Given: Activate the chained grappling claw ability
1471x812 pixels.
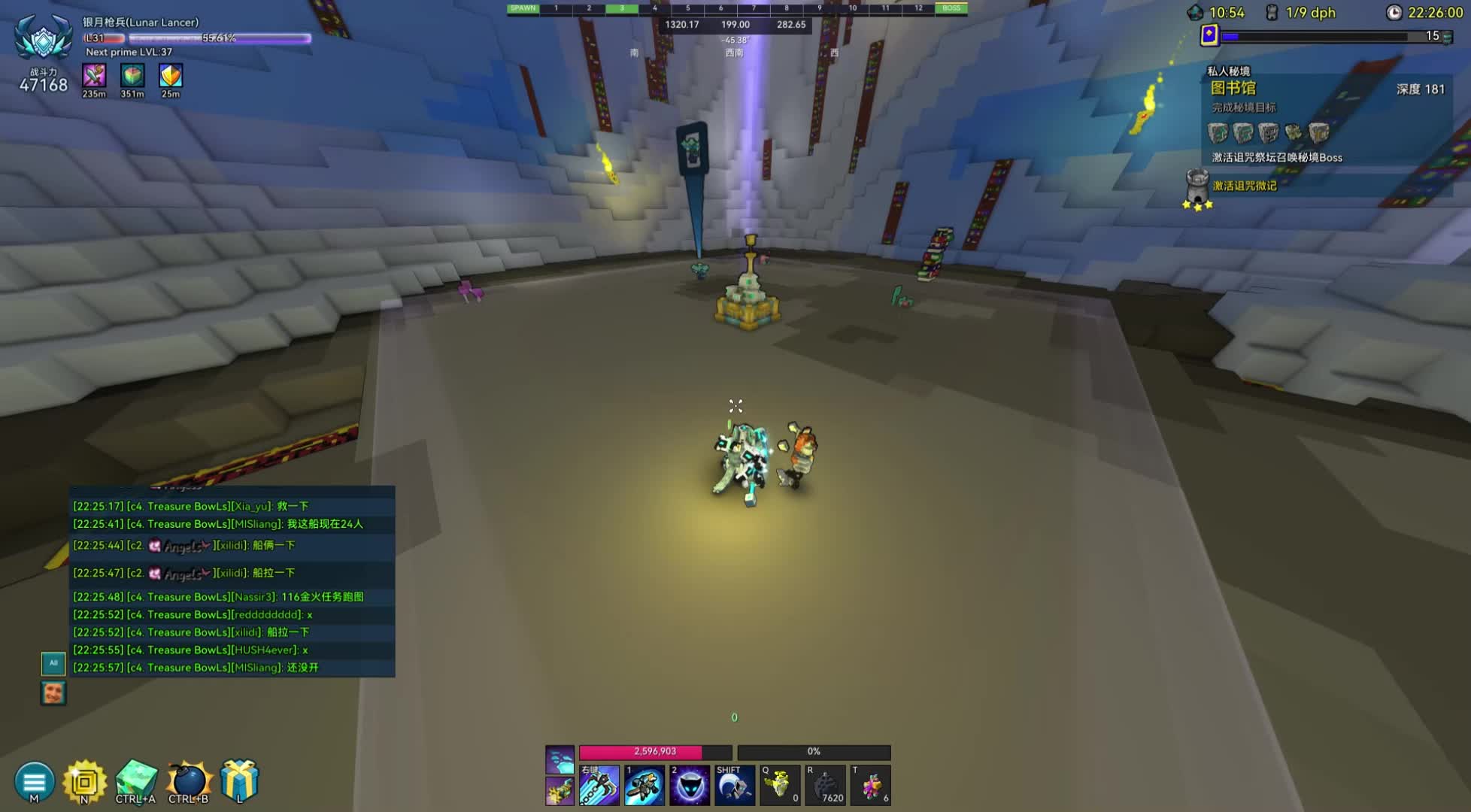Looking at the screenshot, I should (599, 786).
